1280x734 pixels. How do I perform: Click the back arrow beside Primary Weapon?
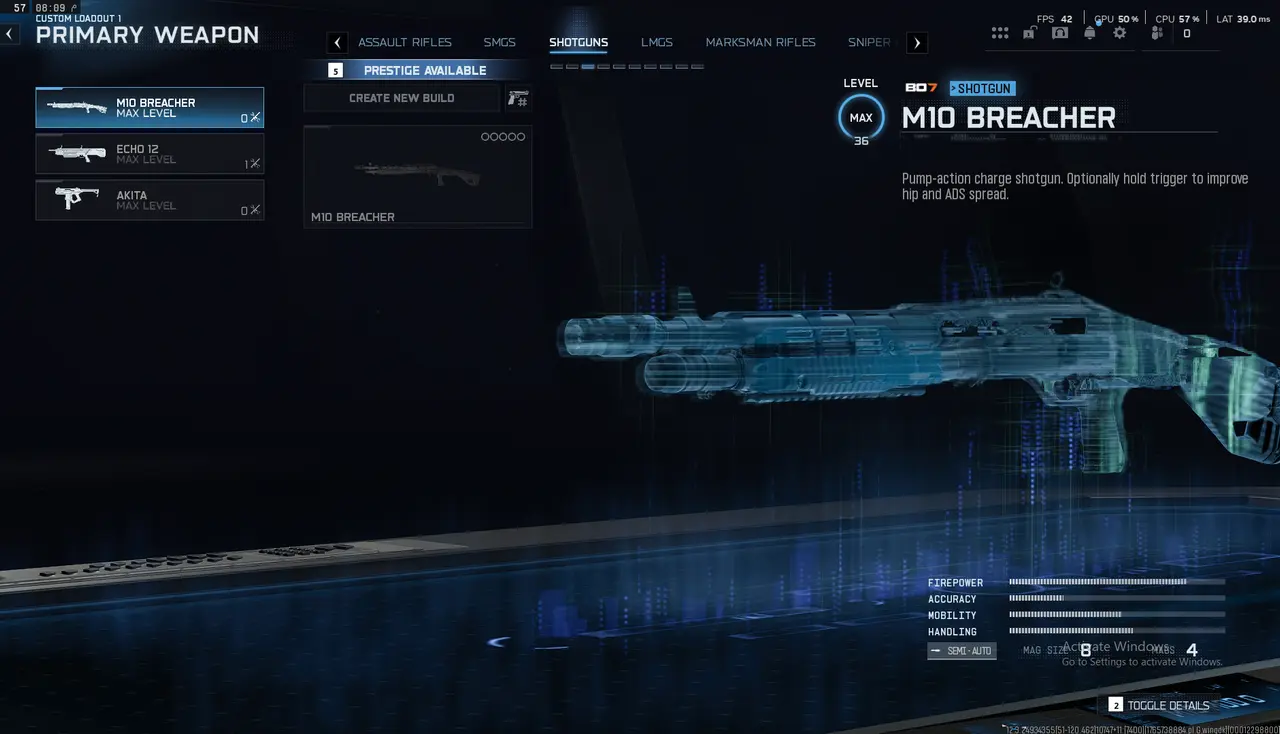[x=9, y=33]
